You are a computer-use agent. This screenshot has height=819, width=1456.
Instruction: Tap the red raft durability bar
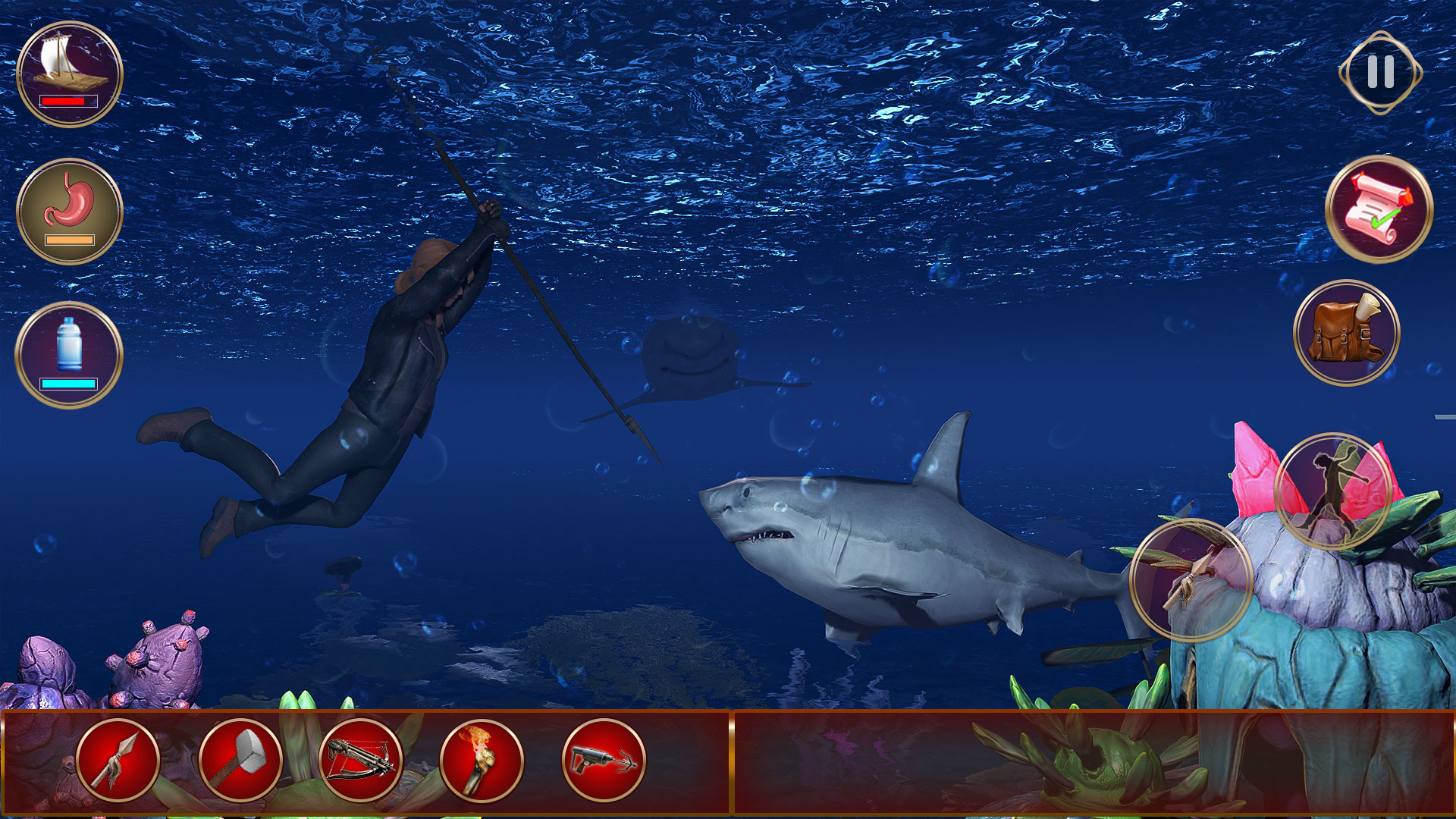70,101
